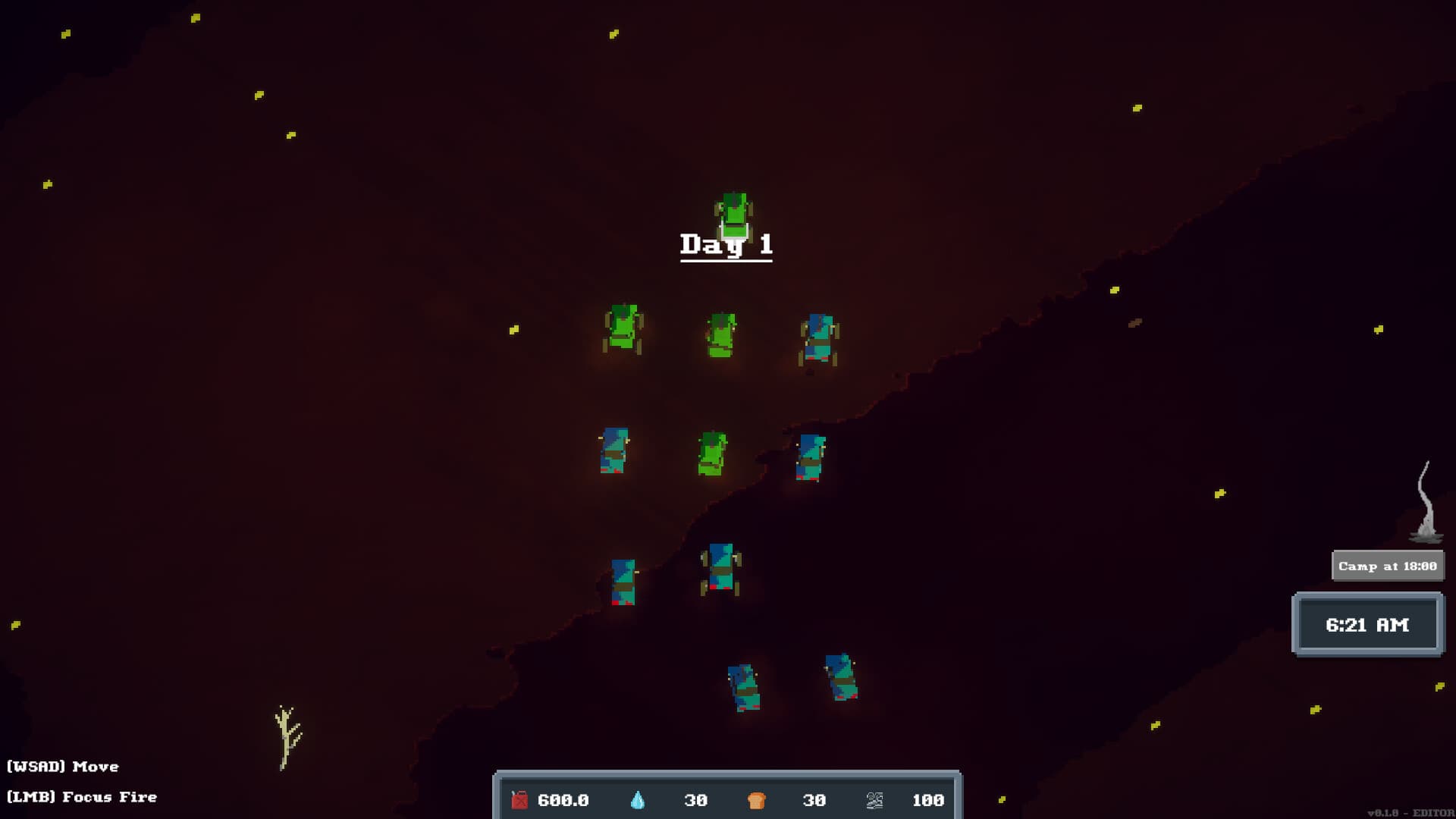Click the red fuel canister icon

(519, 799)
